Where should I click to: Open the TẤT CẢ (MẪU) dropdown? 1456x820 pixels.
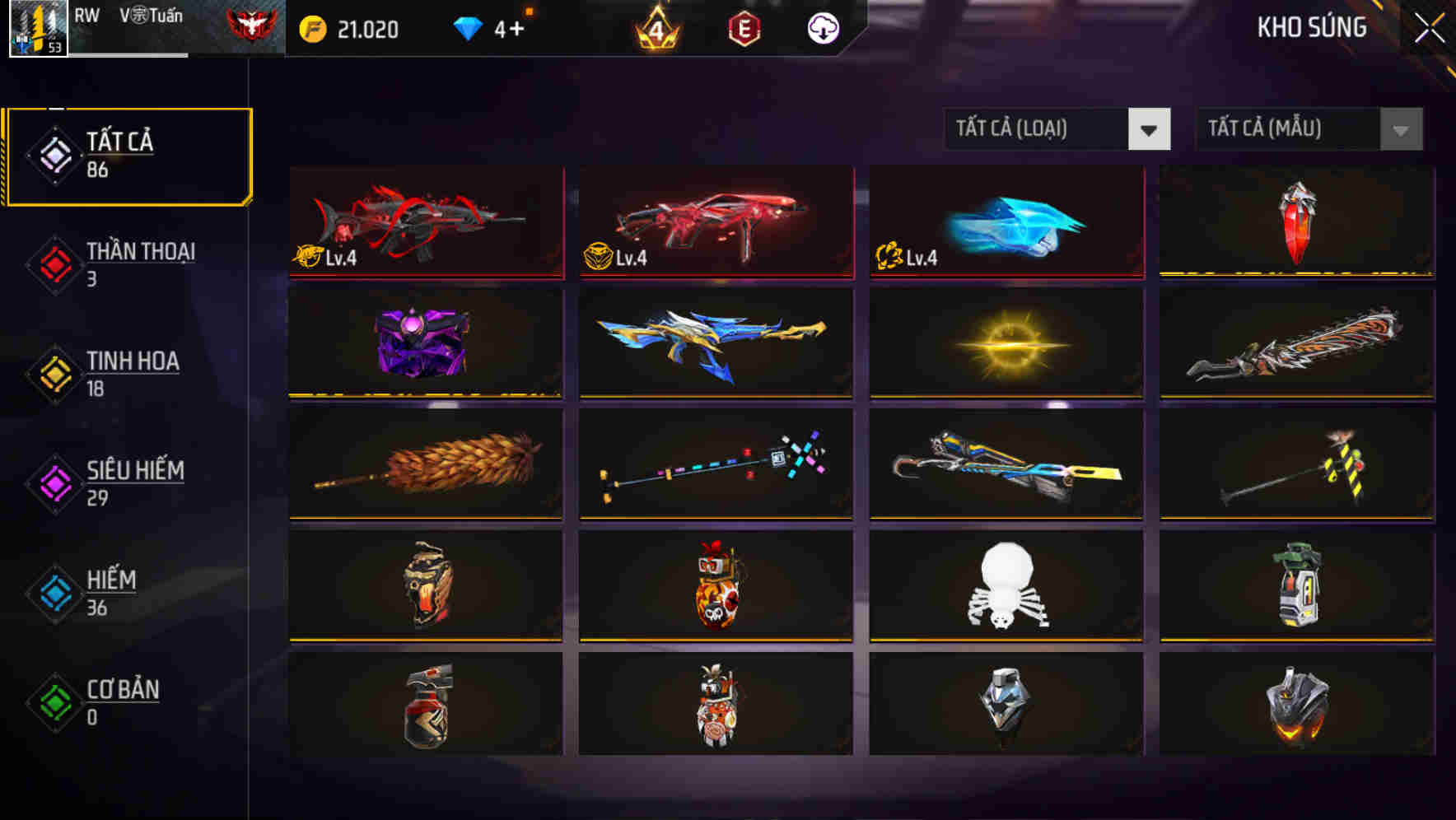tap(1289, 129)
